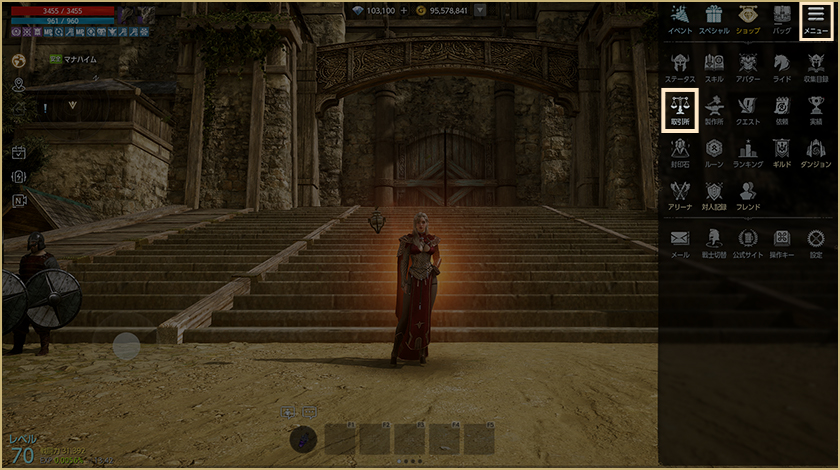
Task: Open the world map globe icon
Action: click(x=18, y=60)
